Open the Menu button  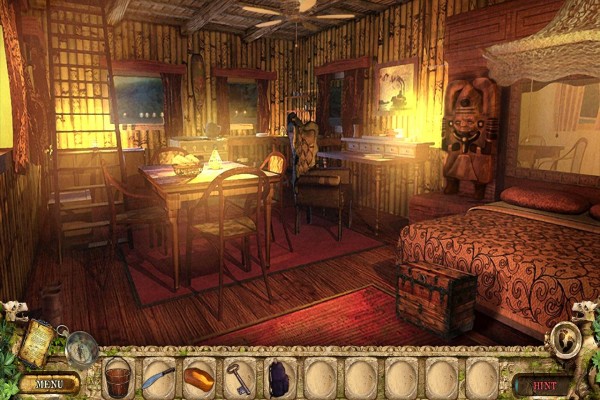pyautogui.click(x=49, y=383)
